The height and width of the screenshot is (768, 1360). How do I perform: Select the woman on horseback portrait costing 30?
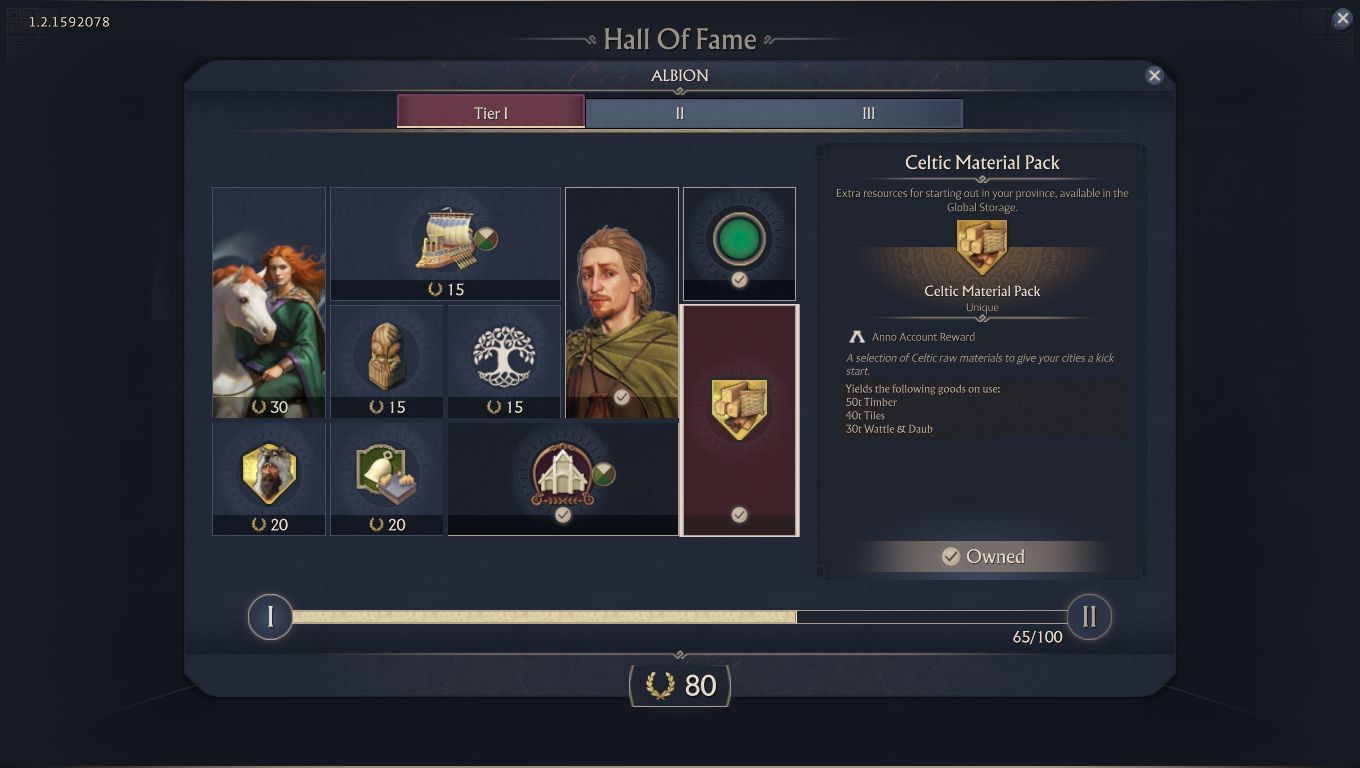(268, 300)
